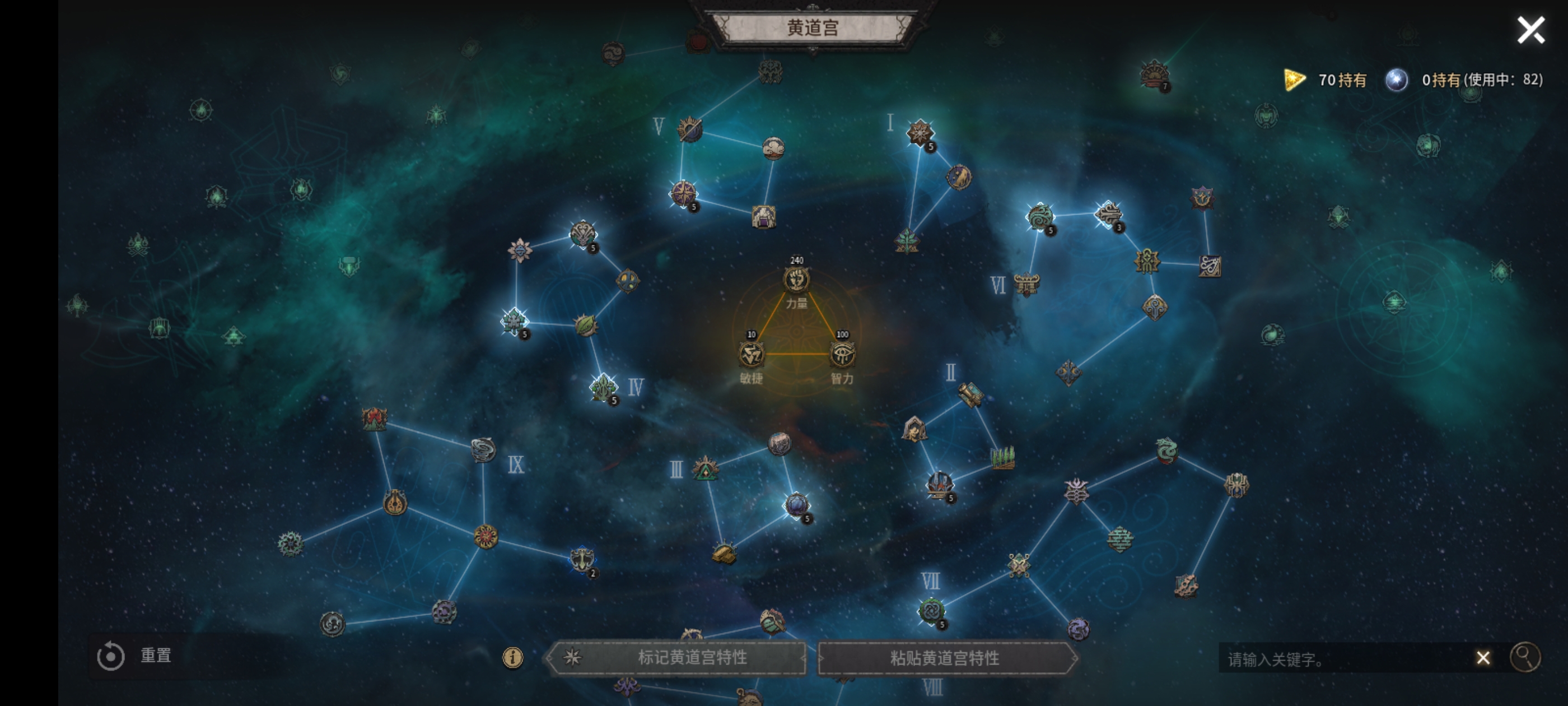Viewport: 1568px width, 706px height.
Task: Select the 敏捷 agility node
Action: [751, 354]
